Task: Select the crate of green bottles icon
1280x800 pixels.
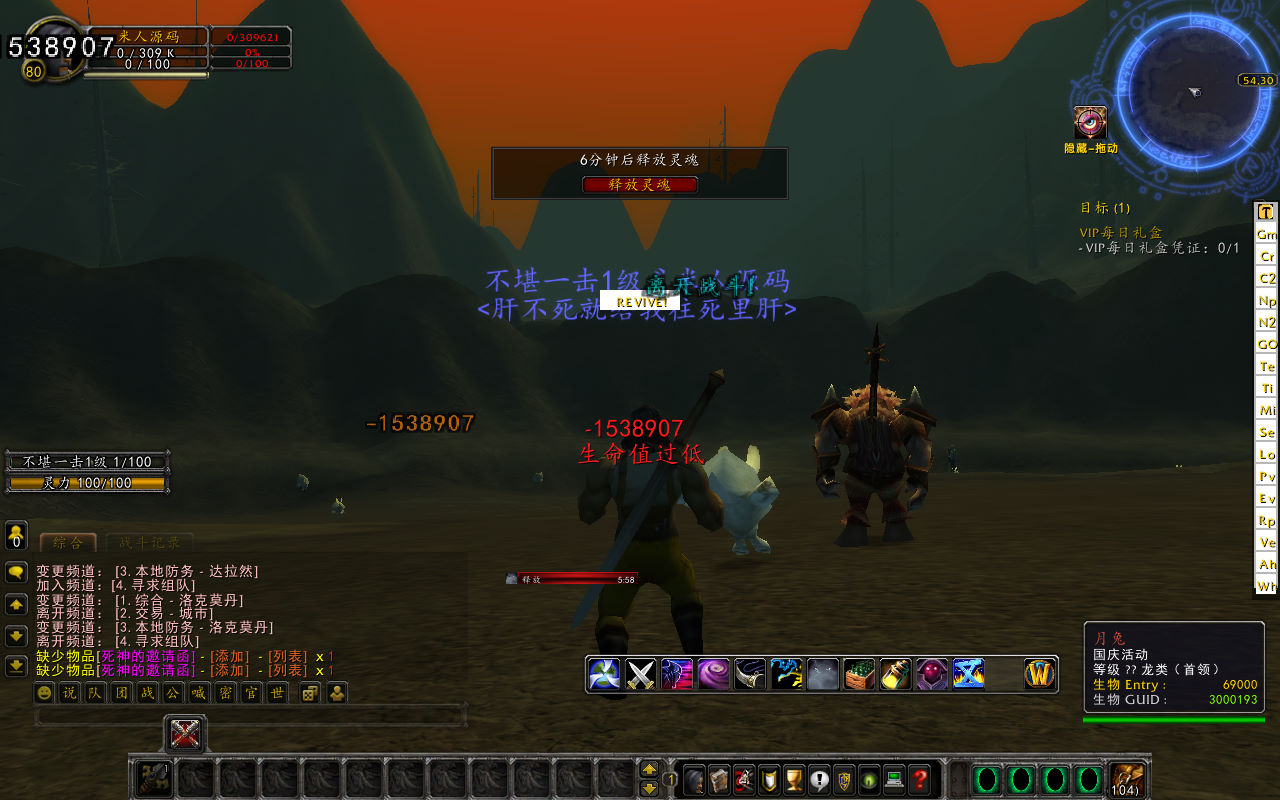Action: (x=859, y=674)
